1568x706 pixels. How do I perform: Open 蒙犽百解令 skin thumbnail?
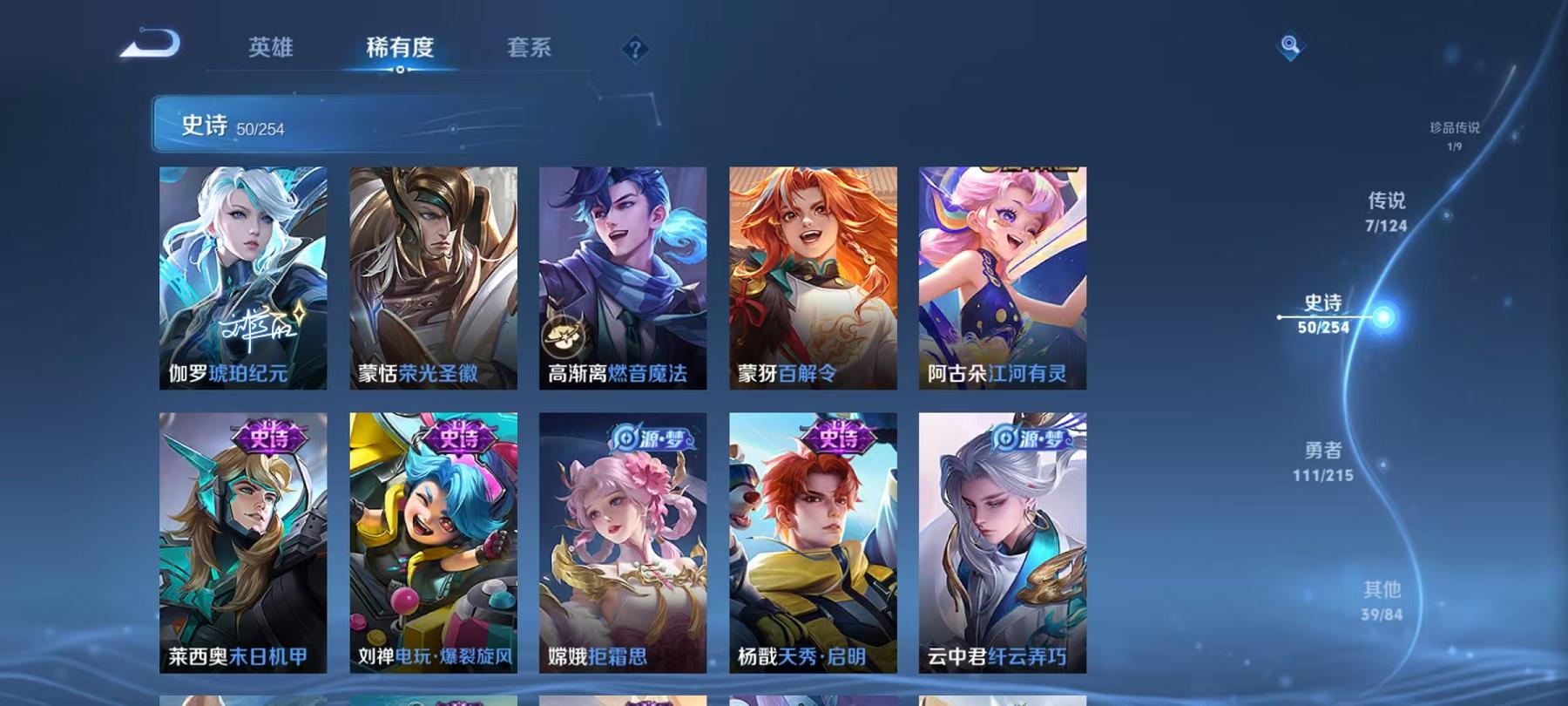point(814,270)
